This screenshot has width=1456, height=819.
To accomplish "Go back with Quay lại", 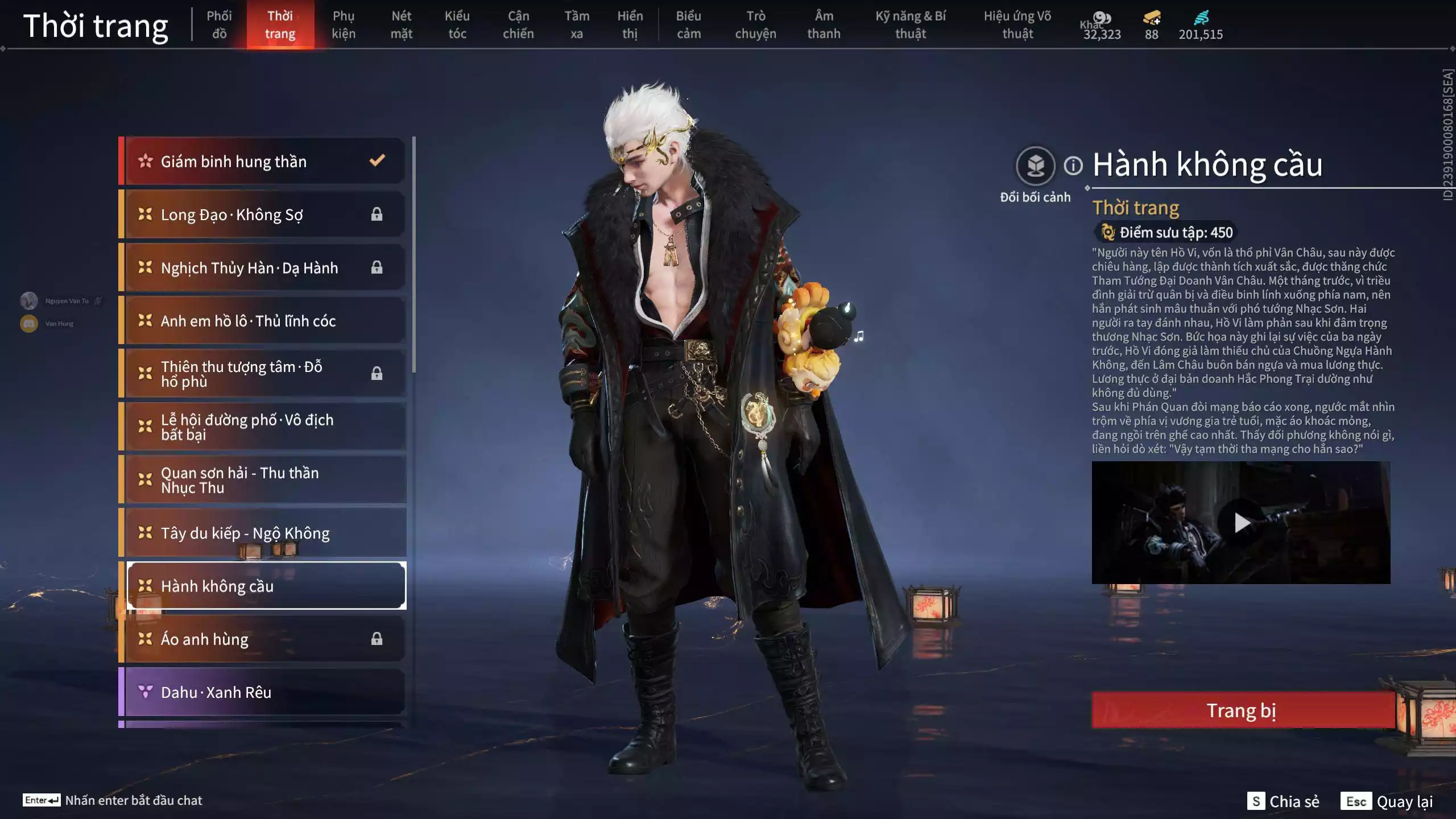I will pyautogui.click(x=1387, y=801).
